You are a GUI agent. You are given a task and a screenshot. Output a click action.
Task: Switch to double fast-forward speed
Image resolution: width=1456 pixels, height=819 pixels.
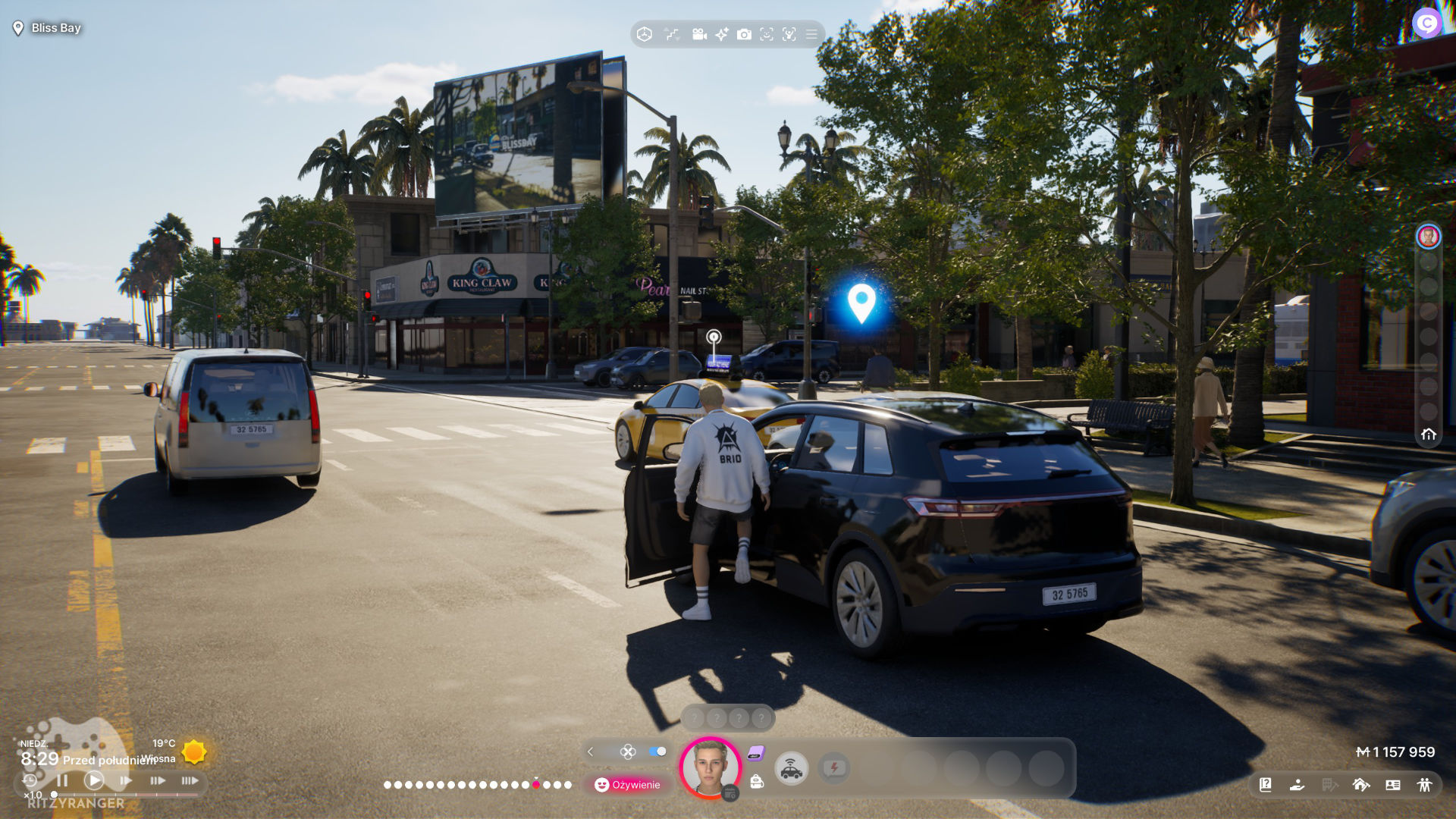157,780
